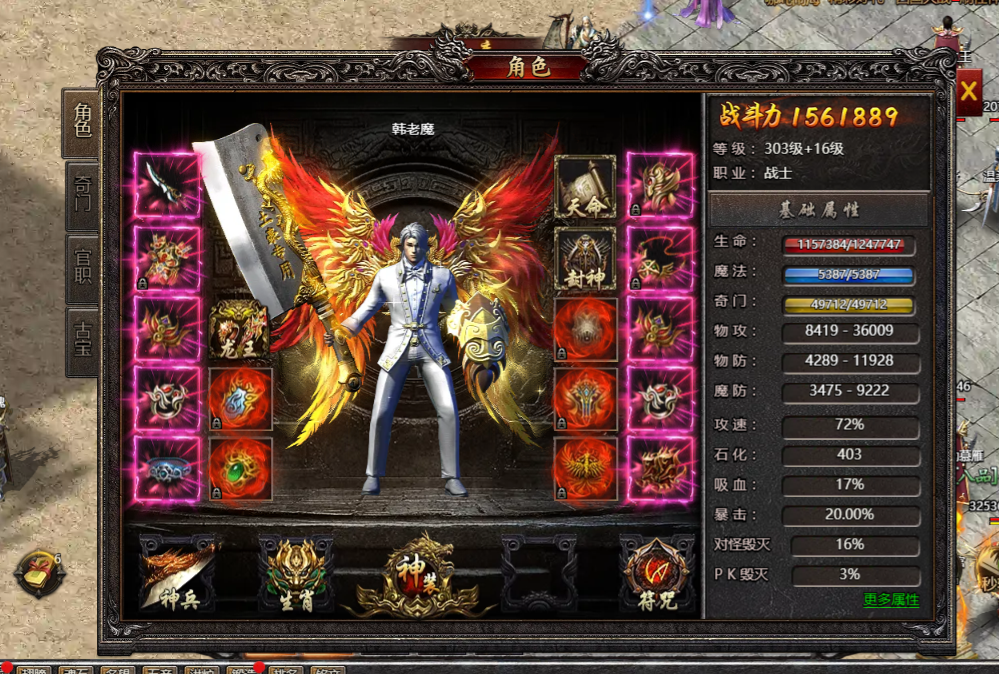Switch to the 角色 tab
999x674 pixels.
pos(81,122)
